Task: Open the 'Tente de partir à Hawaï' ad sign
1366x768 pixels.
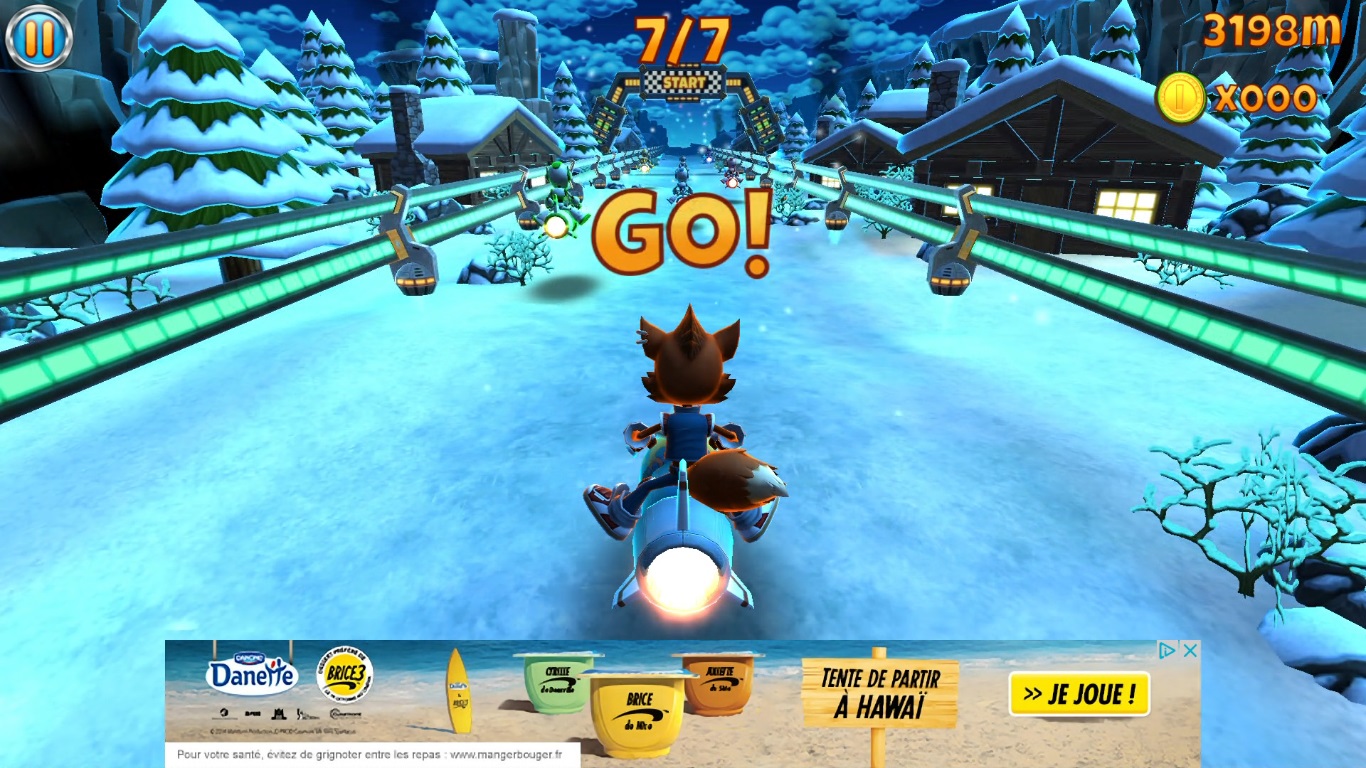Action: coord(880,692)
